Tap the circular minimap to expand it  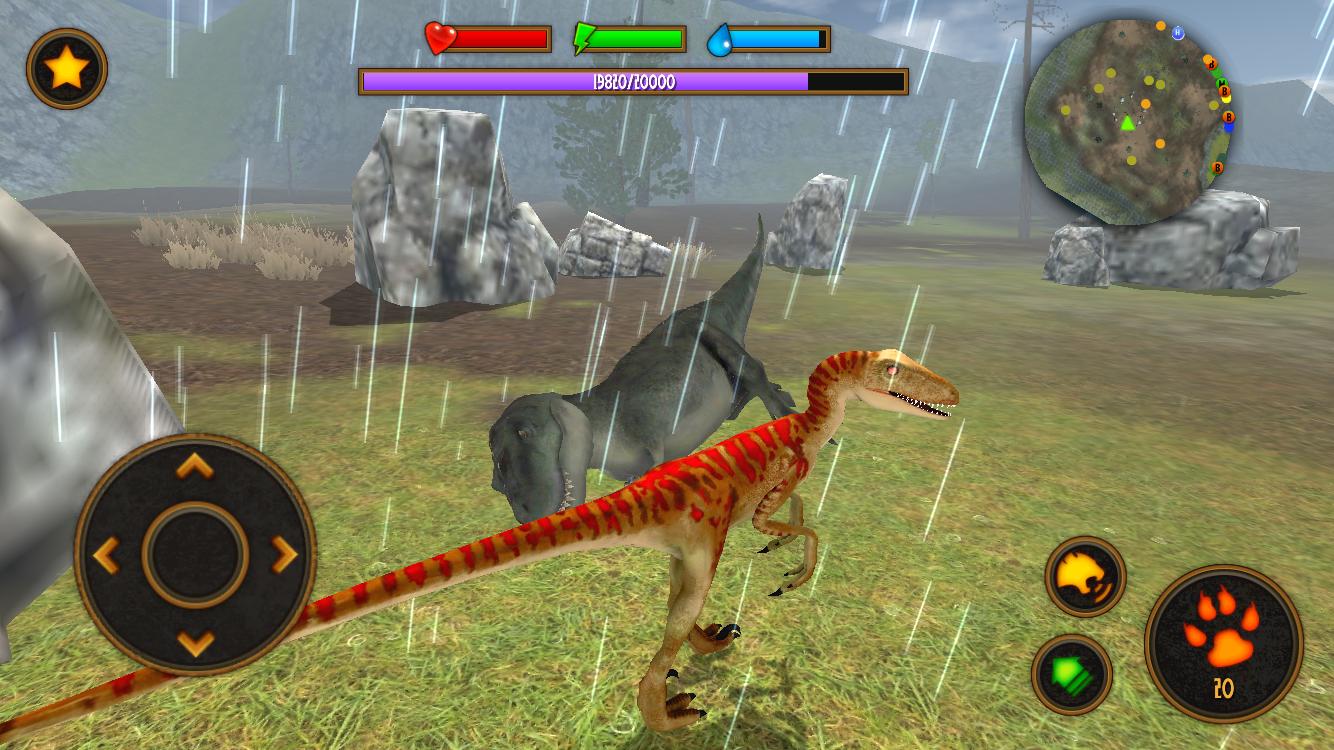1135,110
